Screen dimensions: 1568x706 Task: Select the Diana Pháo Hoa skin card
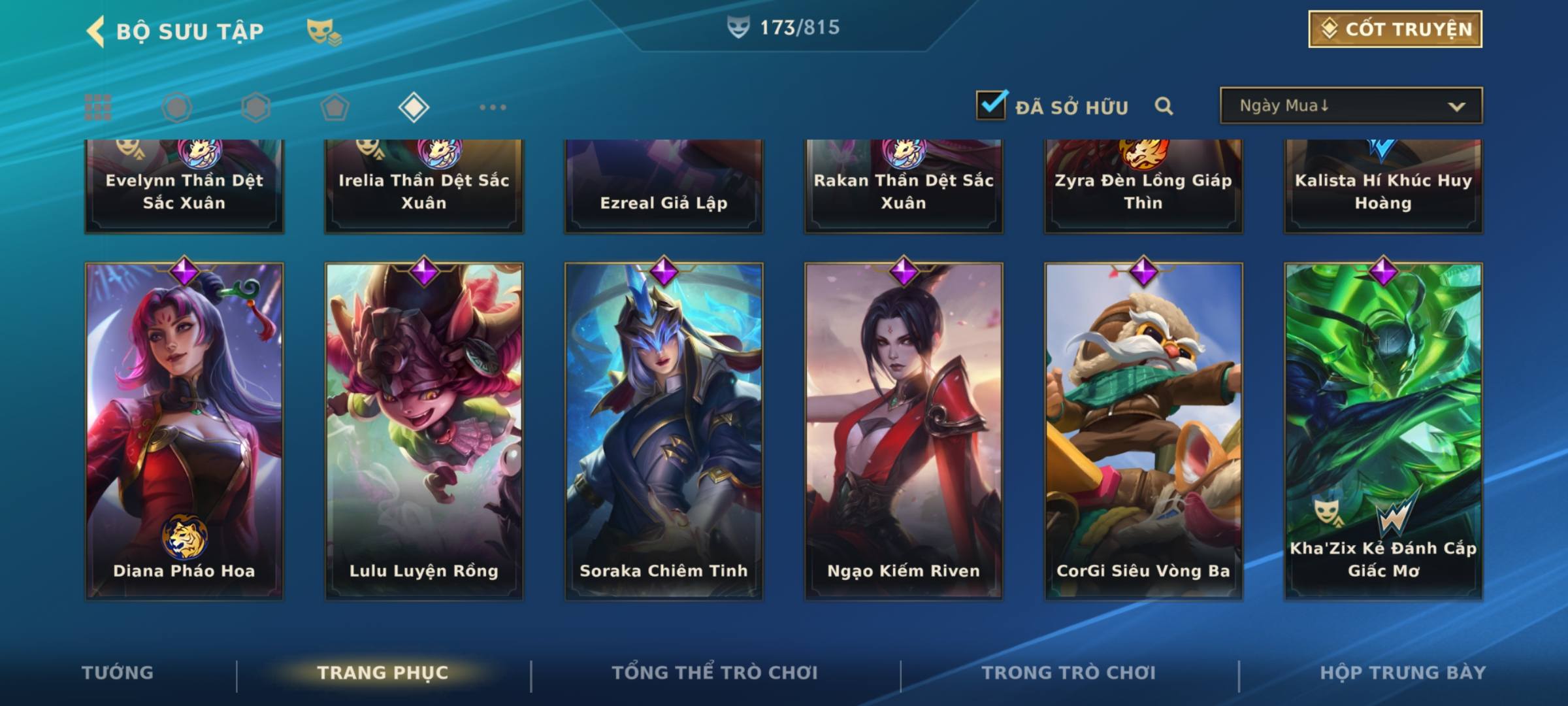coord(184,431)
